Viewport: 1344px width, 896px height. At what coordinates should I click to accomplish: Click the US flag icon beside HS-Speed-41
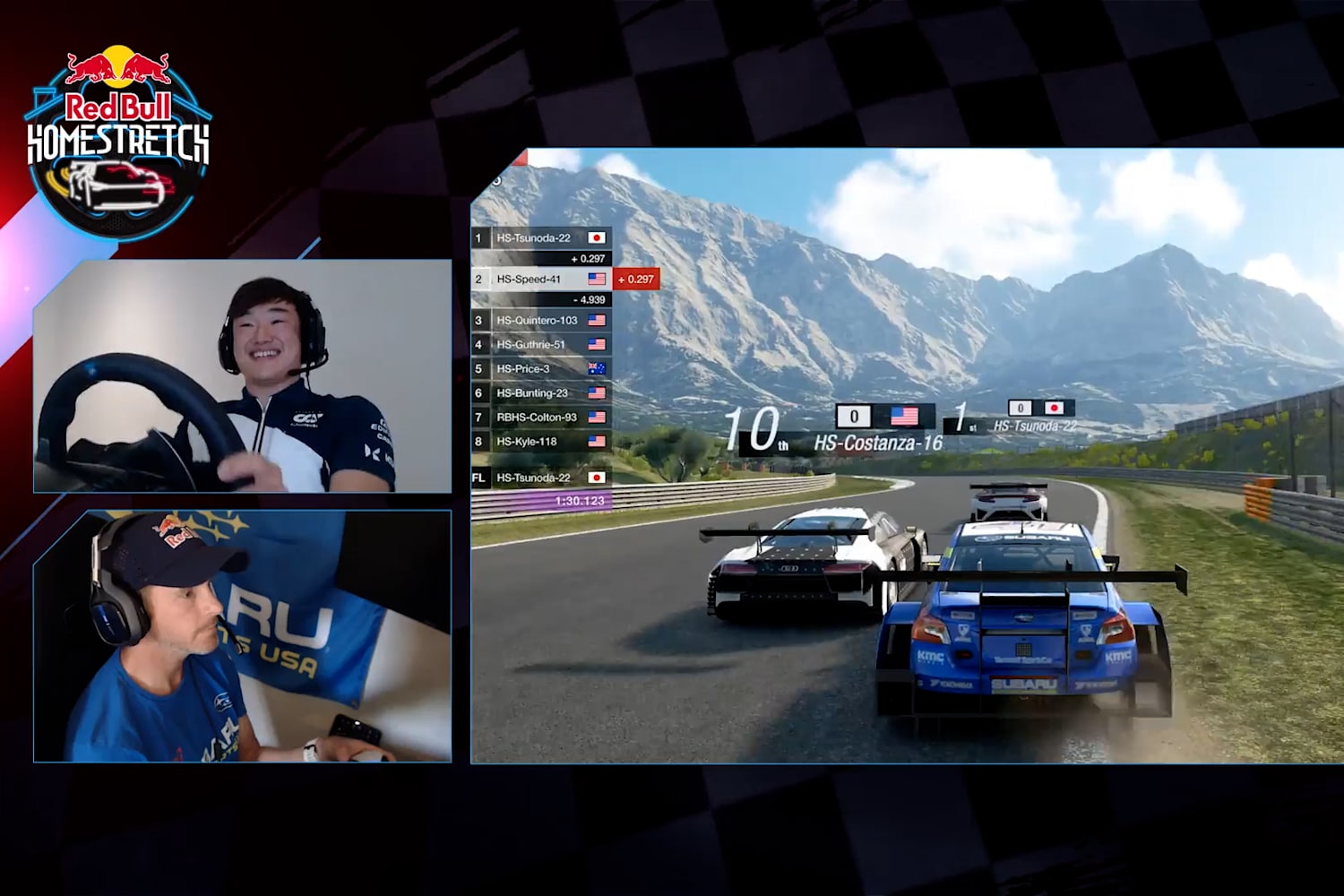click(597, 280)
